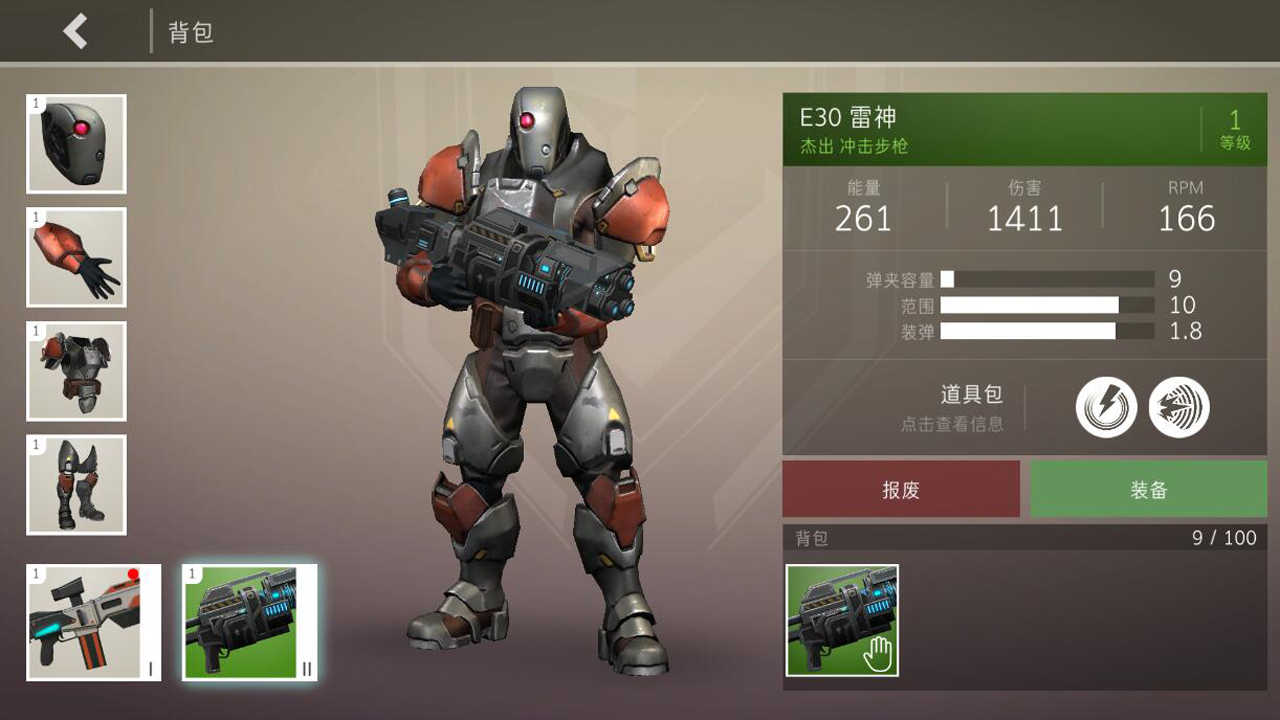Viewport: 1280px width, 720px height.
Task: Tap the 弹夹容量 capacity bar
Action: [x=1048, y=279]
